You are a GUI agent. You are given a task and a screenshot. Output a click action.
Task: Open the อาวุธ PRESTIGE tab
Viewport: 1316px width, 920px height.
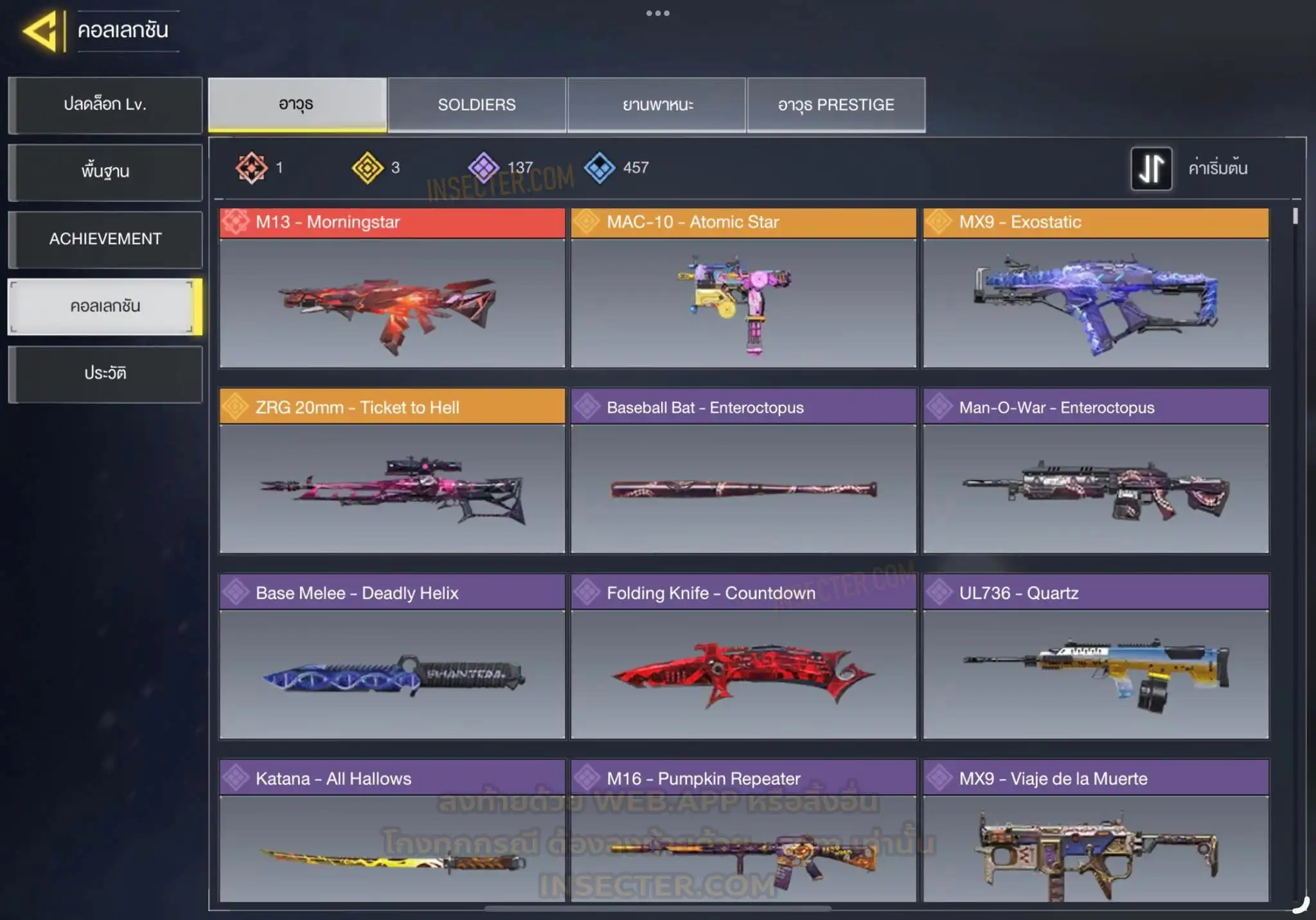[836, 105]
